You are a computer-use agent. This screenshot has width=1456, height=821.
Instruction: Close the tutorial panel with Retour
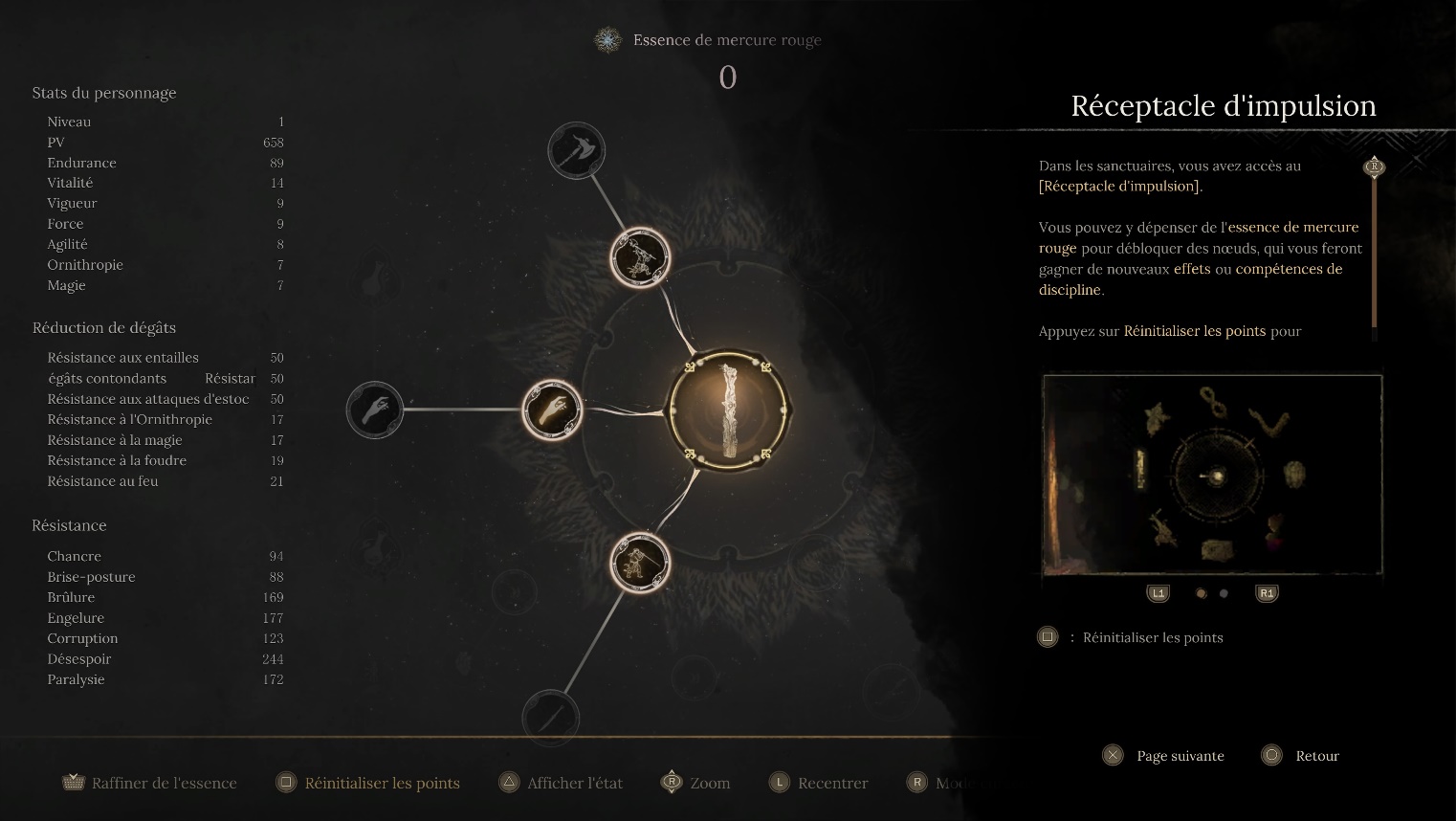[x=1301, y=756]
